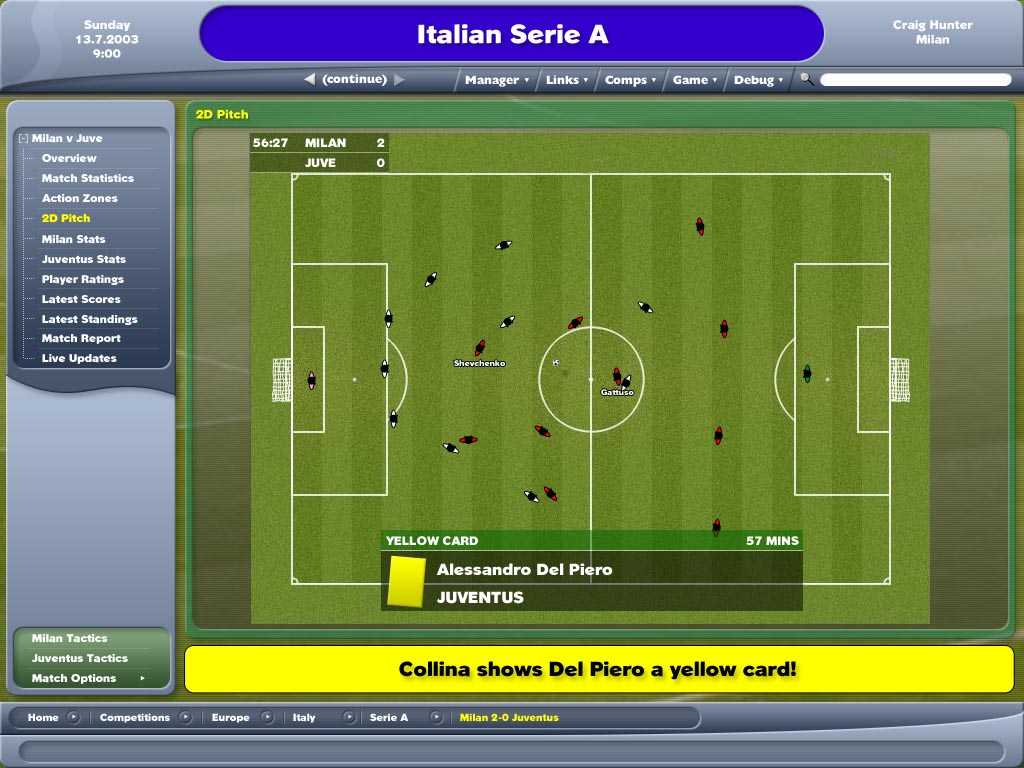Open the Comps dropdown menu

(x=631, y=80)
